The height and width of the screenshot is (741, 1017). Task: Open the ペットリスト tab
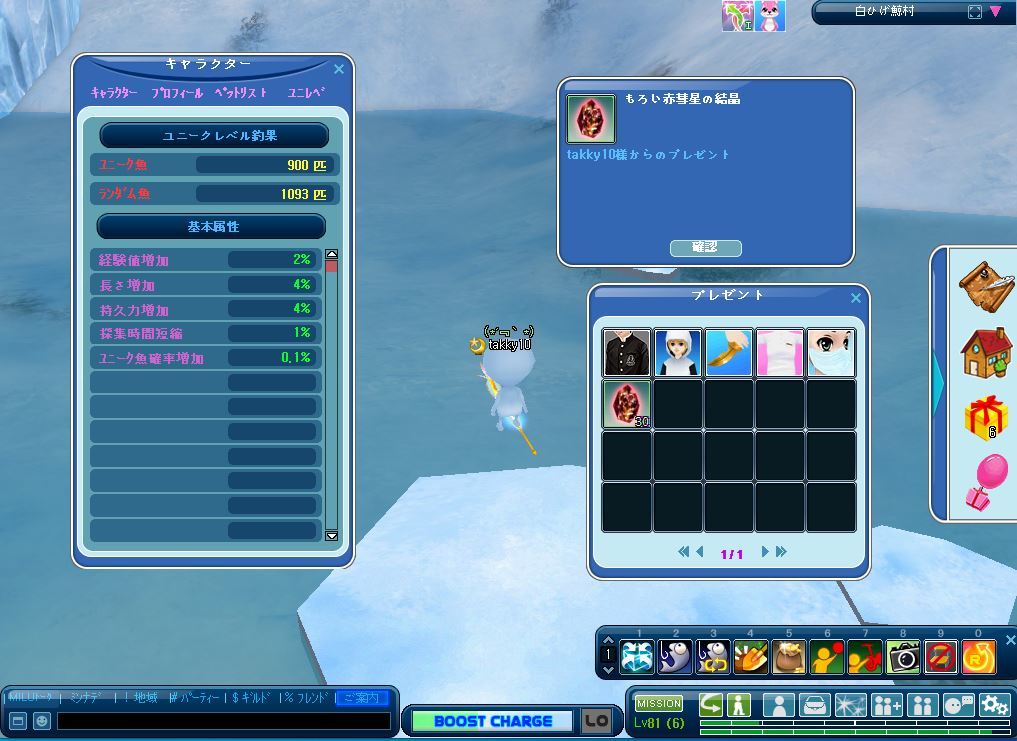point(241,93)
